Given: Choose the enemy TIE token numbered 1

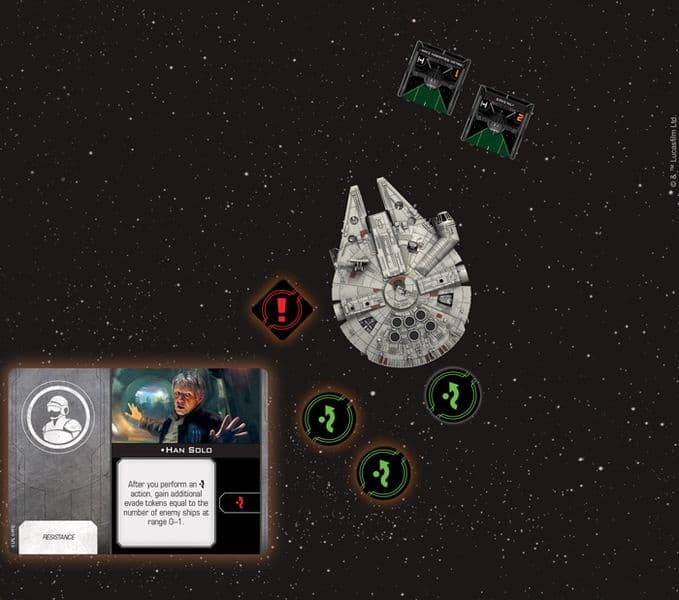Looking at the screenshot, I should click(x=434, y=76).
